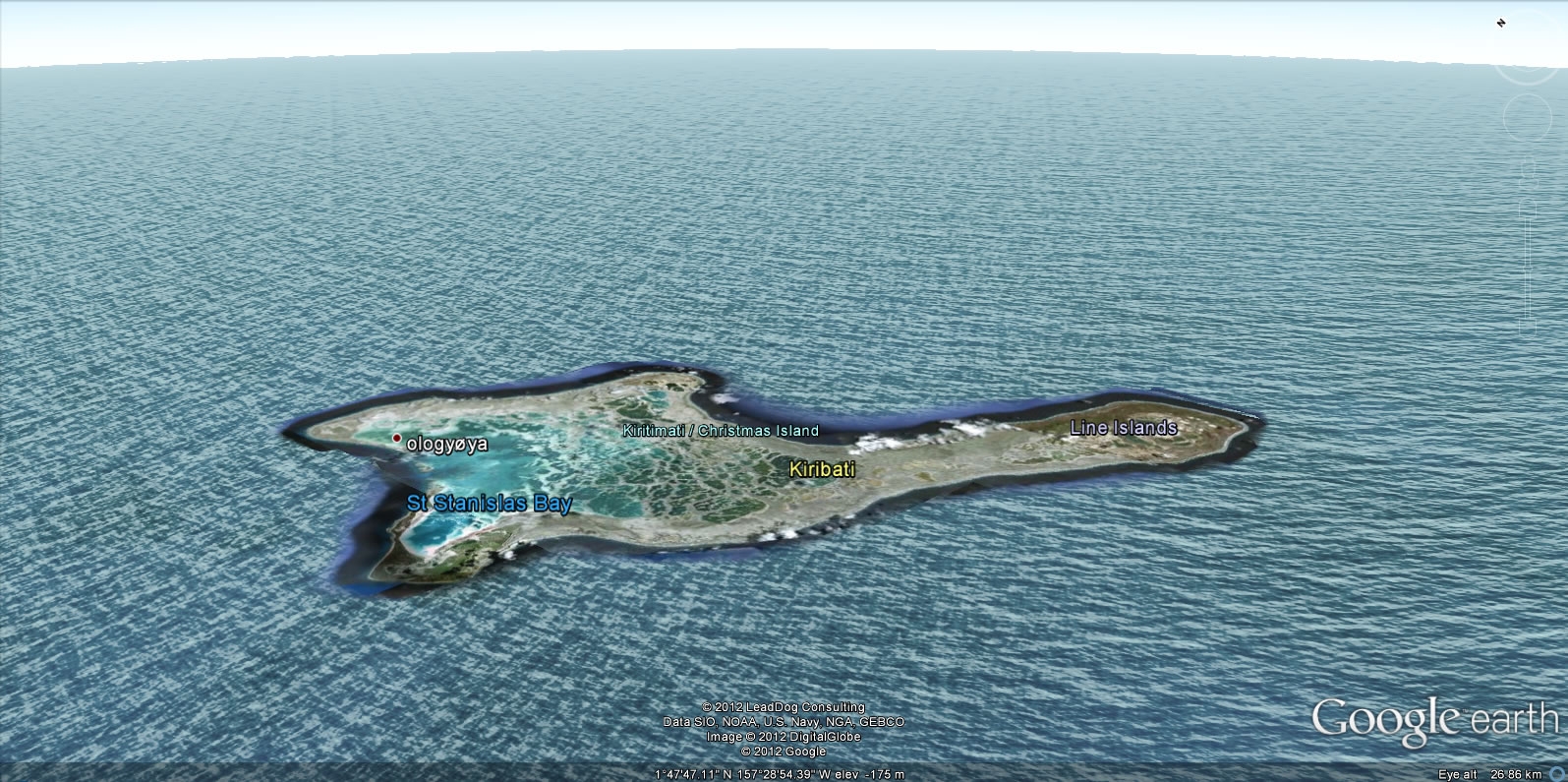Choose the St Stanislas Bay label
1568x782 pixels.
pos(490,504)
